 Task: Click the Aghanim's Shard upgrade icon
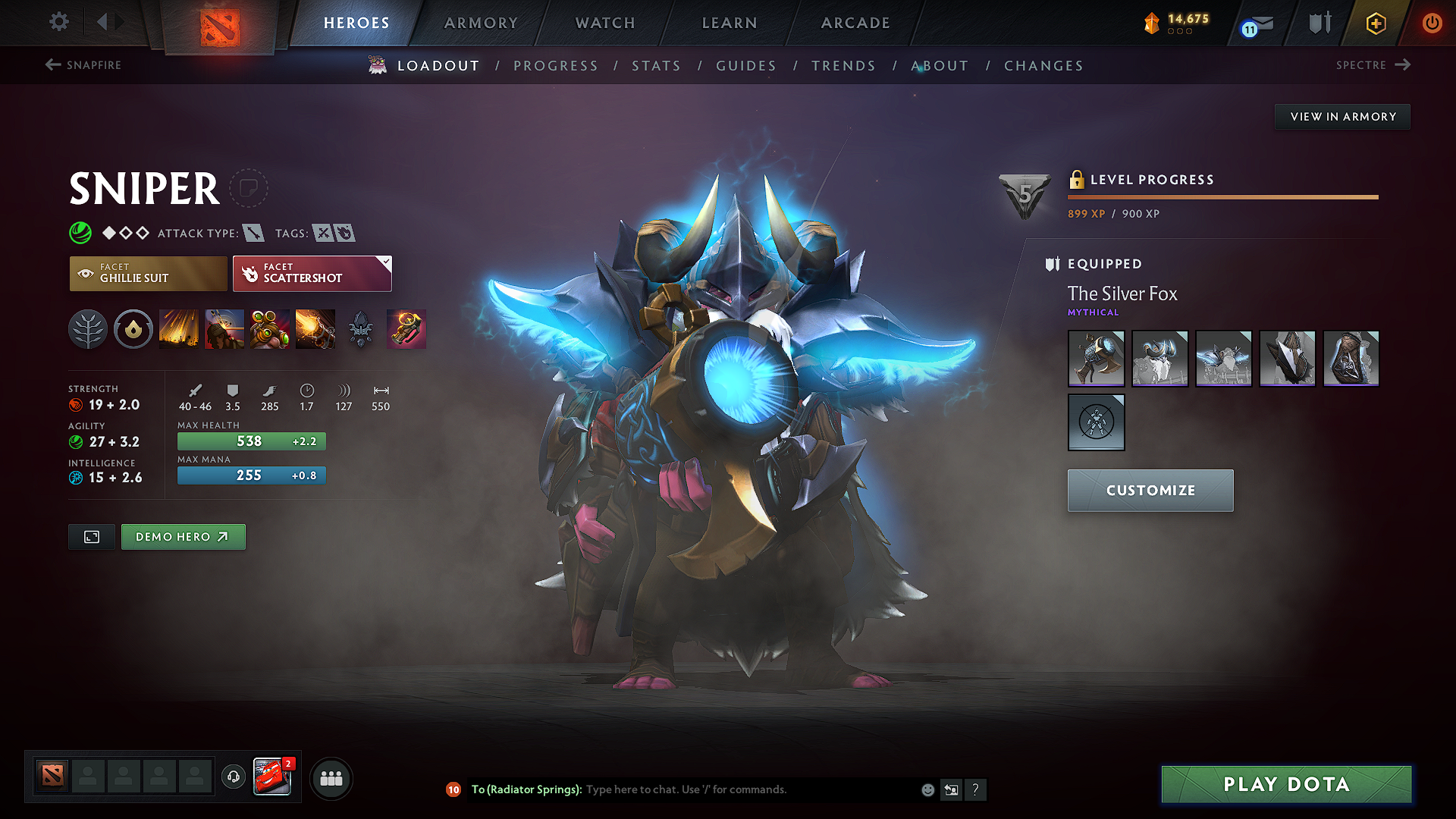[x=360, y=328]
